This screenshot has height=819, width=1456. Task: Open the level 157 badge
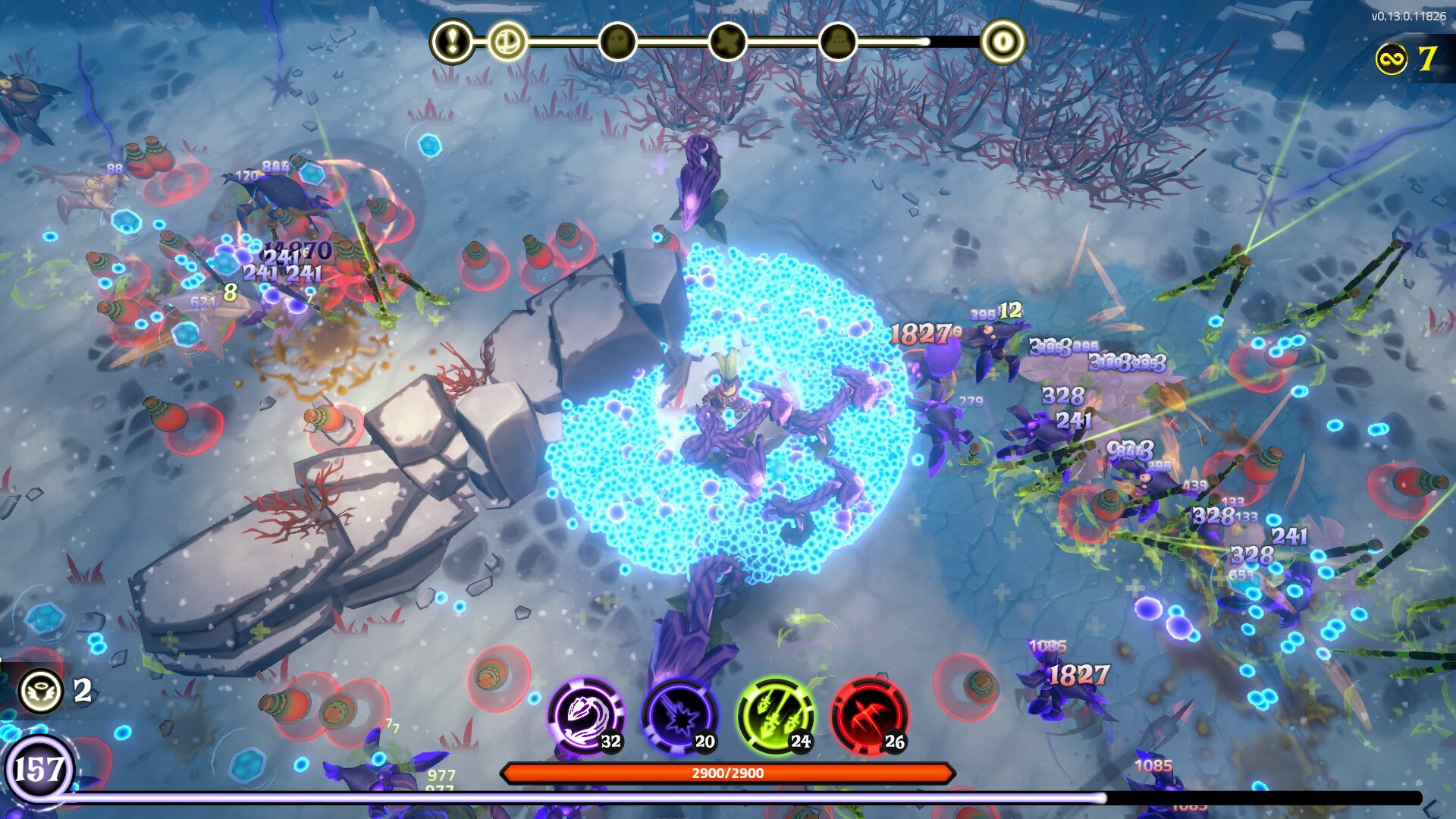click(38, 770)
